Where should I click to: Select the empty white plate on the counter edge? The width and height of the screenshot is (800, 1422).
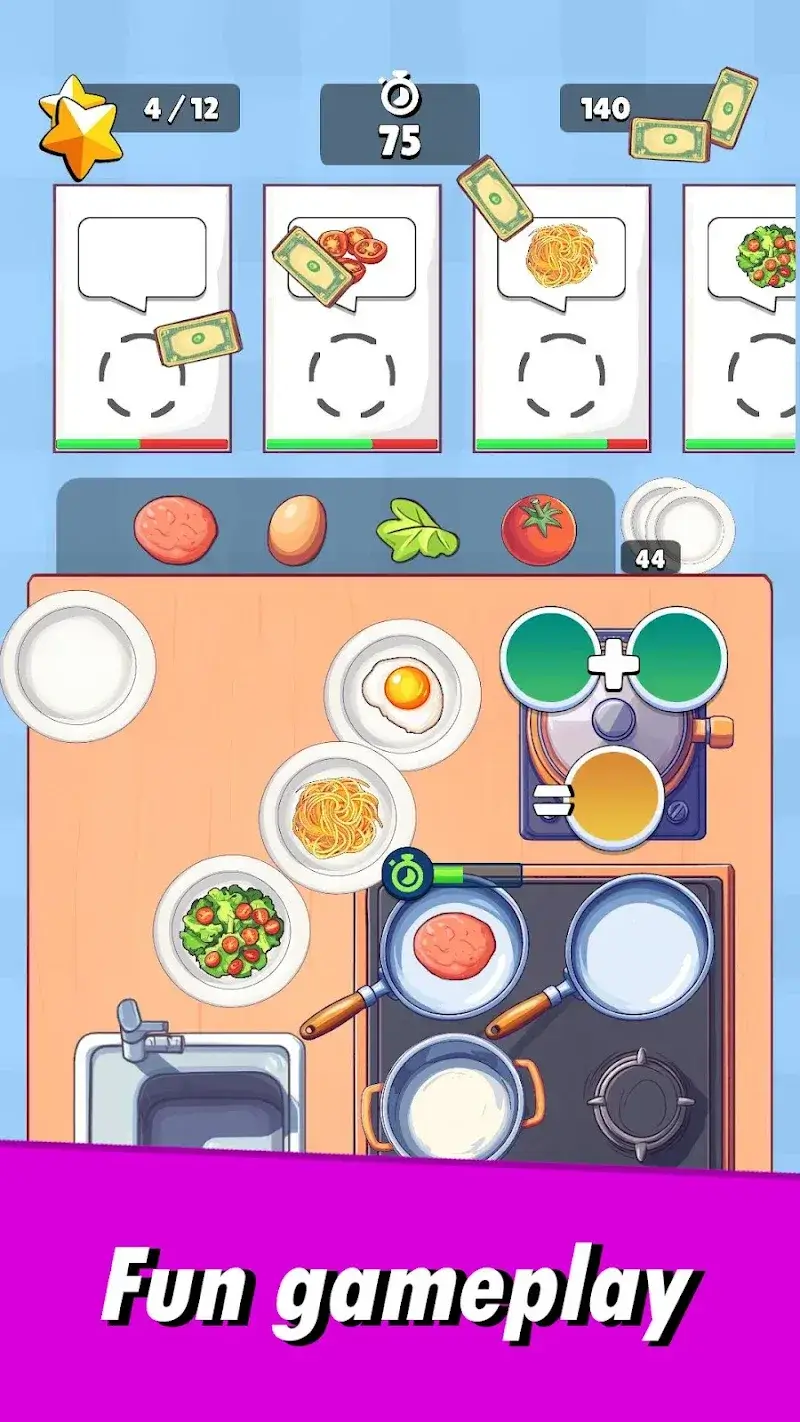coord(78,665)
